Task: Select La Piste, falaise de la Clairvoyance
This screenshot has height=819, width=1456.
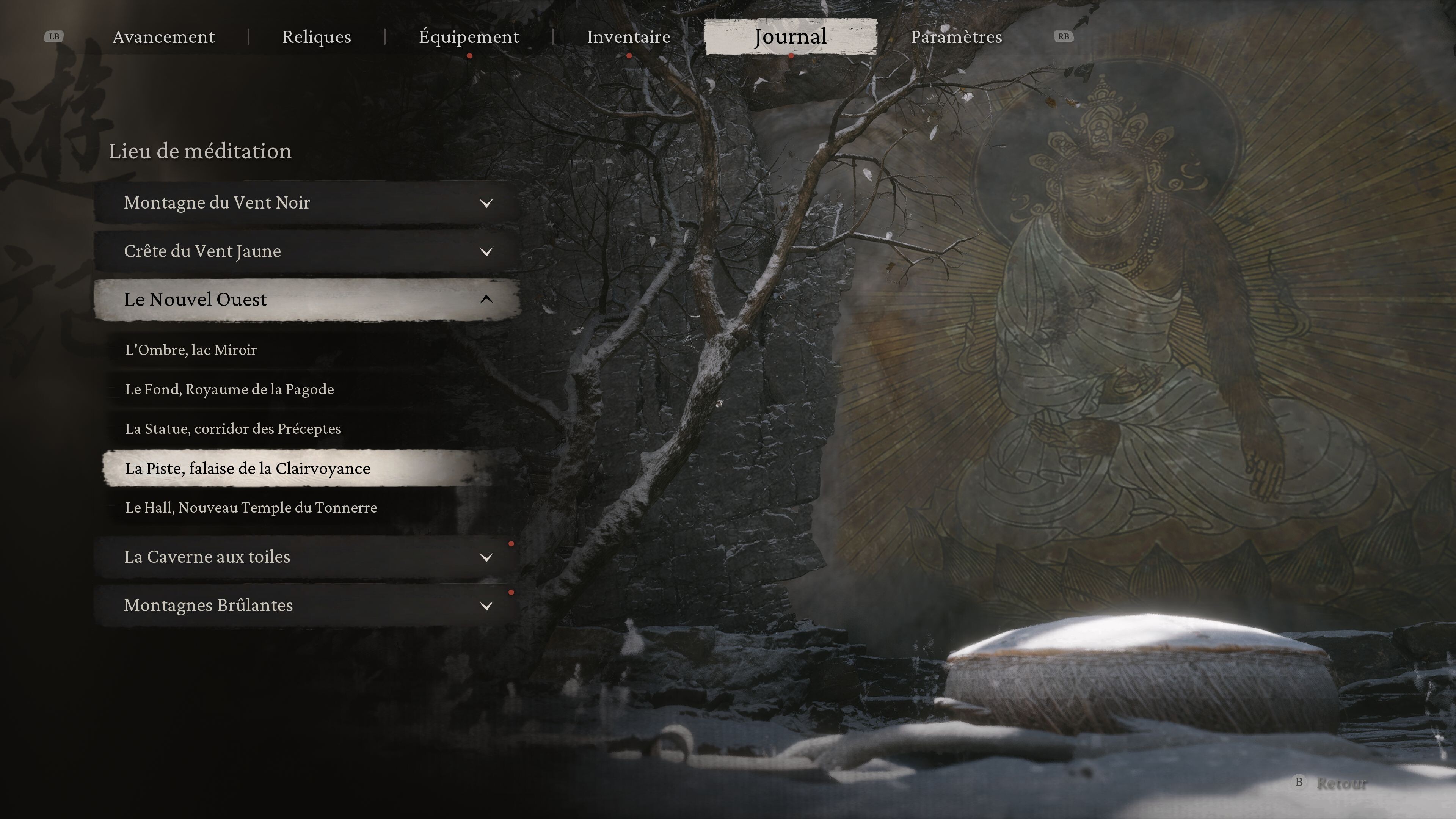Action: (248, 469)
